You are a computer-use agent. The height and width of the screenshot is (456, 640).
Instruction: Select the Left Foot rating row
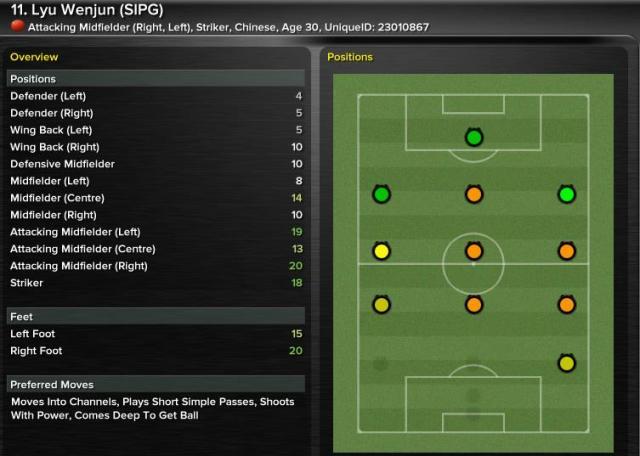pyautogui.click(x=155, y=334)
